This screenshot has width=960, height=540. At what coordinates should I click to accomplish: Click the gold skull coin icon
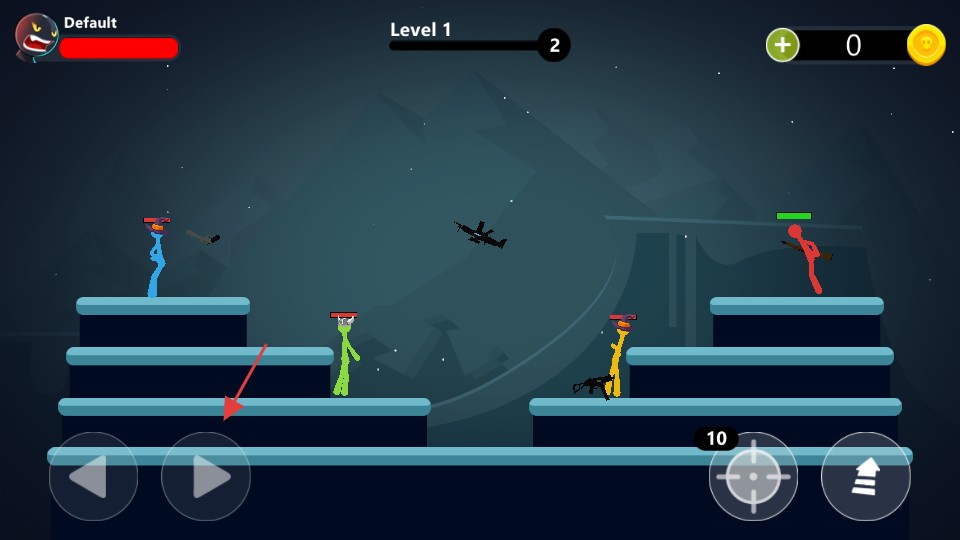(x=926, y=45)
